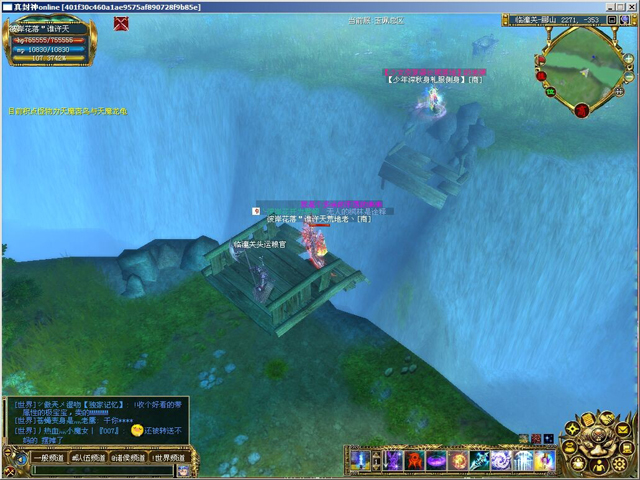Image resolution: width=640 pixels, height=480 pixels.
Task: Switch to the 世界频道 chat channel
Action: coord(168,457)
